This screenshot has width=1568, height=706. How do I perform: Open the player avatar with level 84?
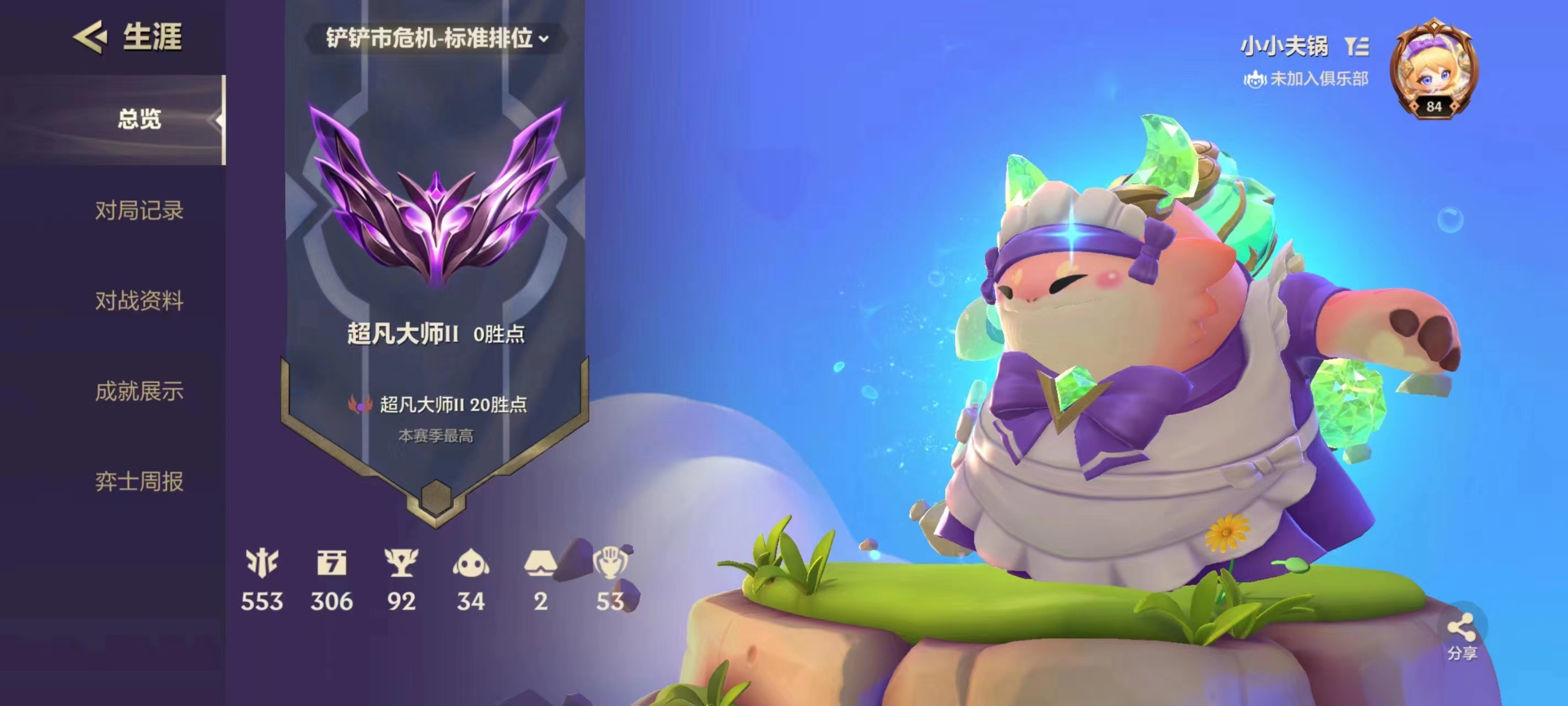pyautogui.click(x=1433, y=69)
